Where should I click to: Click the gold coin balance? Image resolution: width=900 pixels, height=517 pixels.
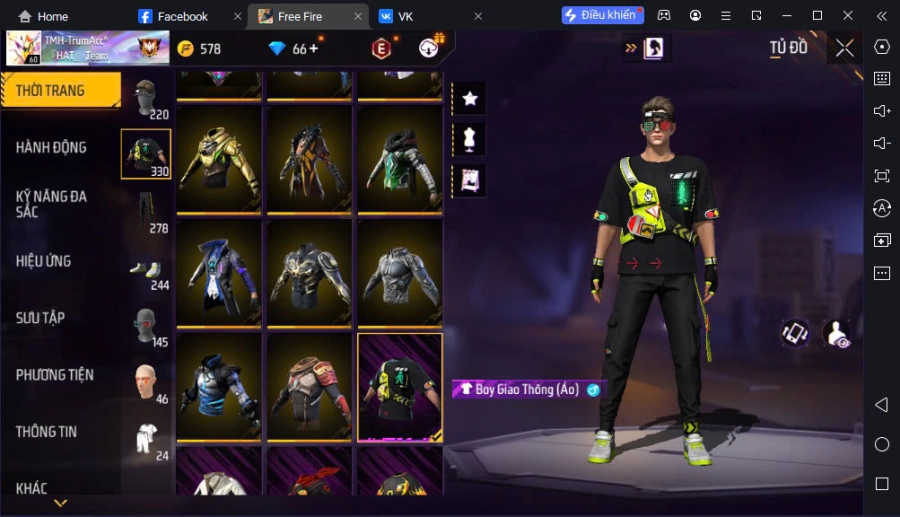(x=199, y=49)
